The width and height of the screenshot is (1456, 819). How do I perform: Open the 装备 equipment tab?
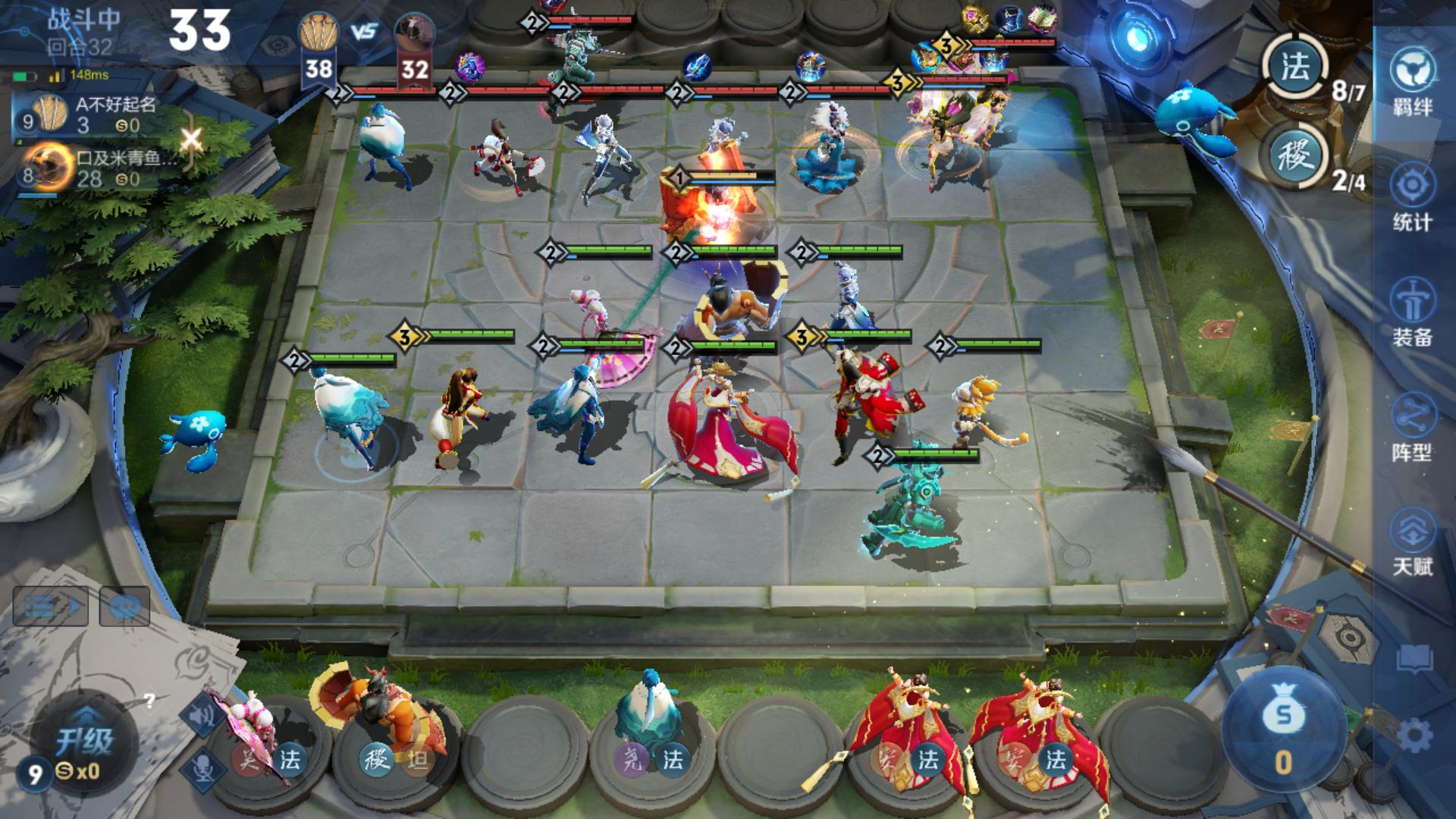[1412, 312]
